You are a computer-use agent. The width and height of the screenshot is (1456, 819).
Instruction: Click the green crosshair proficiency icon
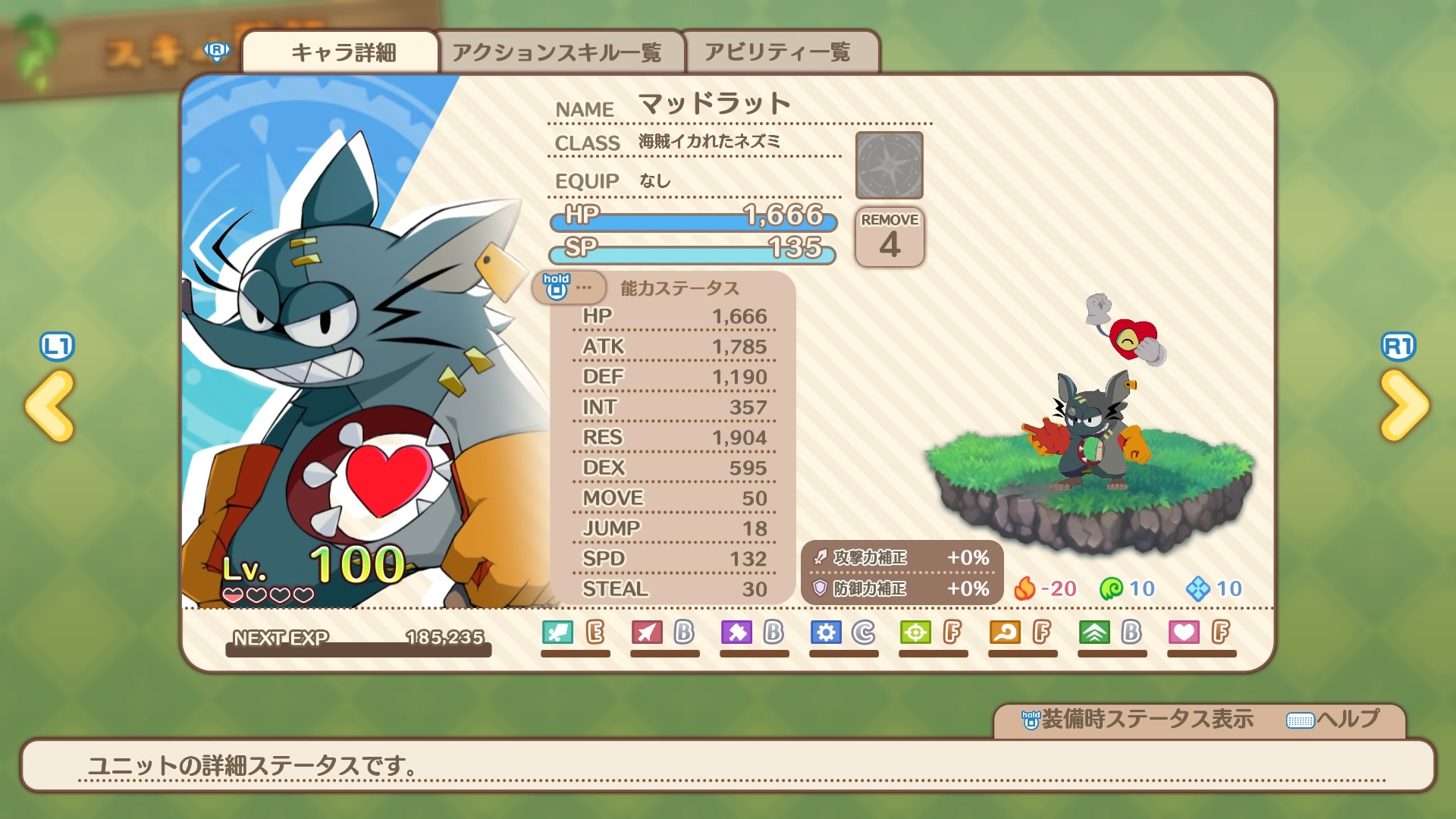(x=915, y=632)
